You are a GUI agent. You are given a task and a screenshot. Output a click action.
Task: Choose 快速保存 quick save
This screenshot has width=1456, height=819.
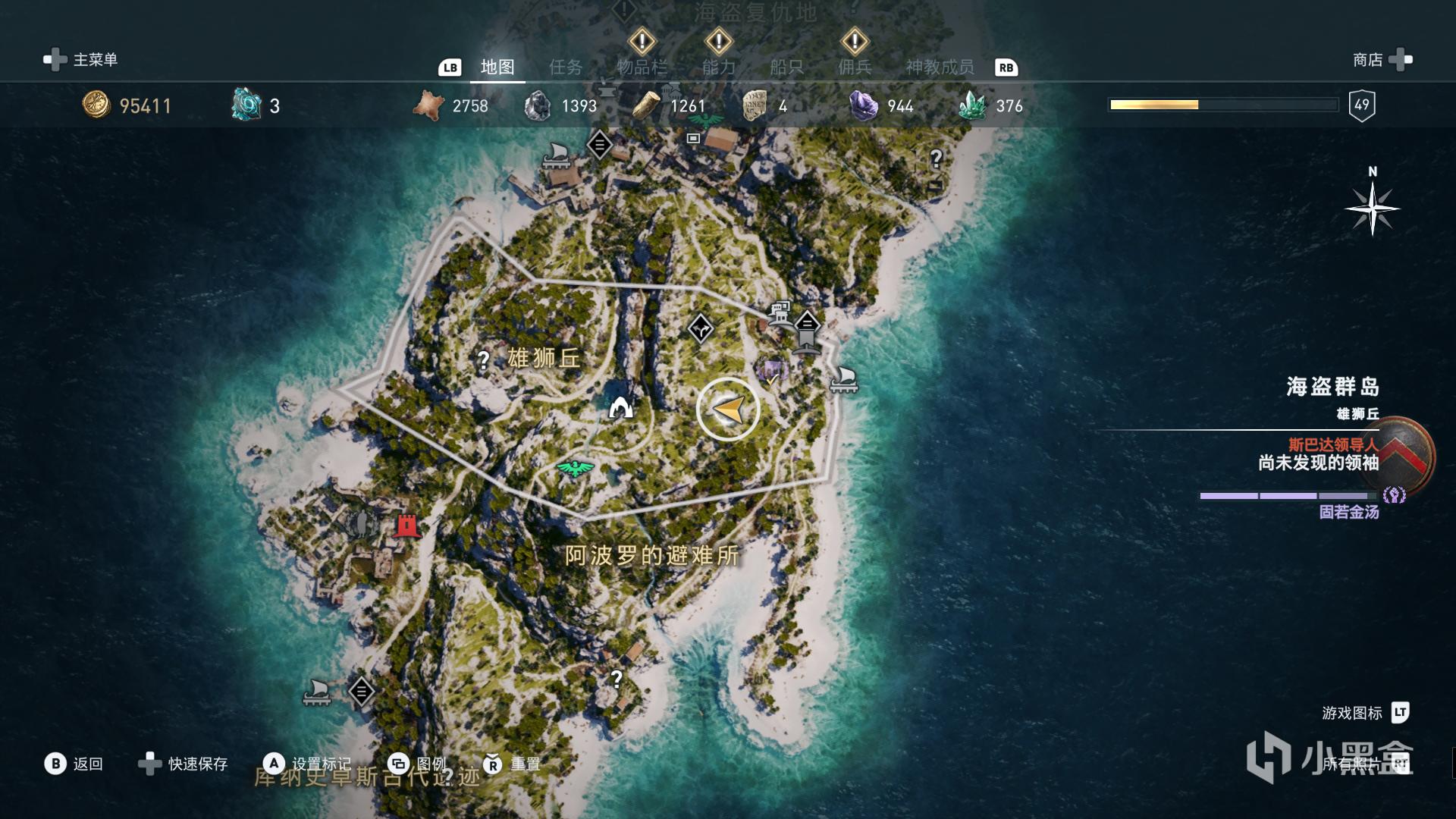(184, 764)
